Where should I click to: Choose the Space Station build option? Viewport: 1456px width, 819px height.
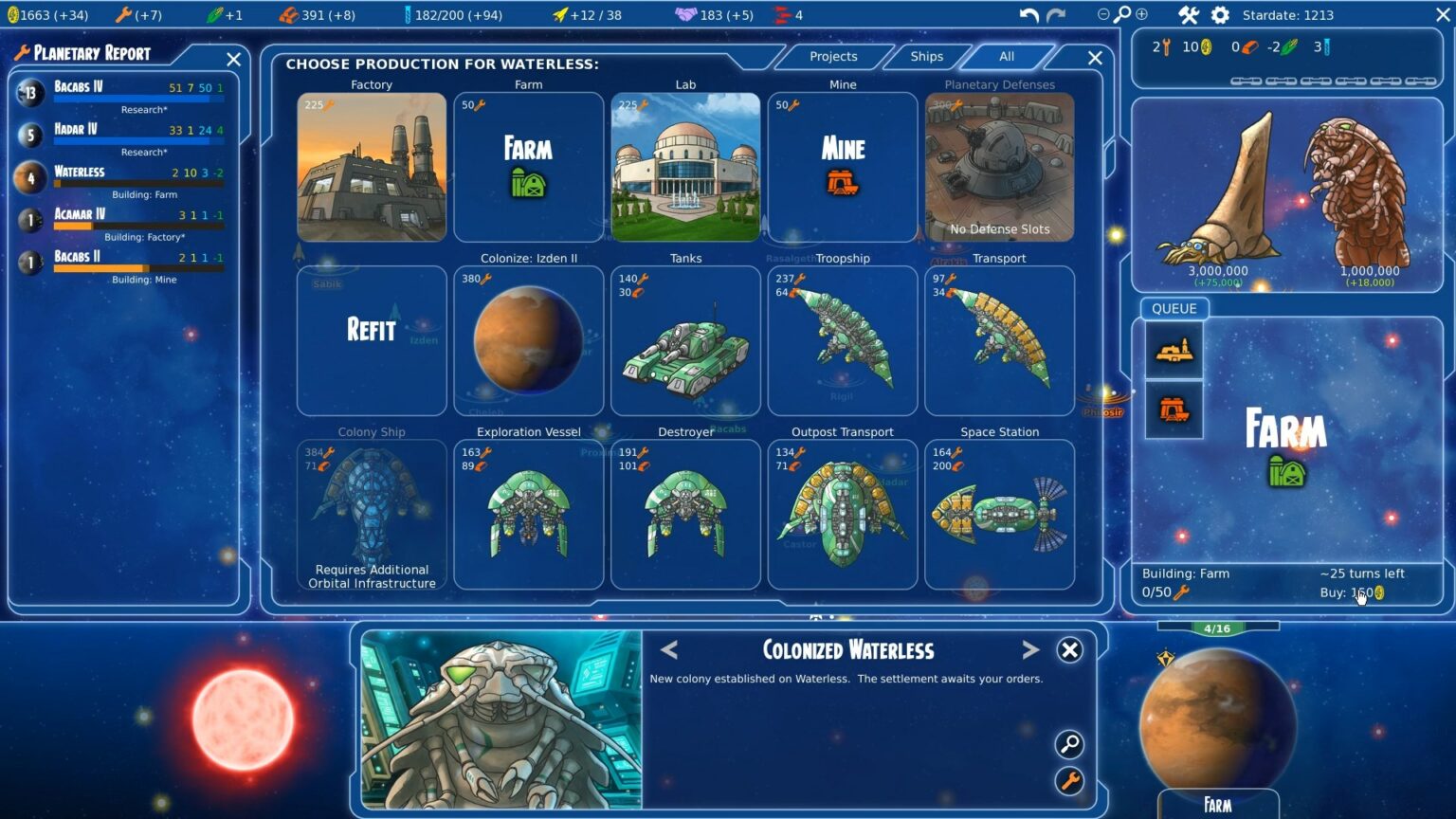pyautogui.click(x=999, y=515)
